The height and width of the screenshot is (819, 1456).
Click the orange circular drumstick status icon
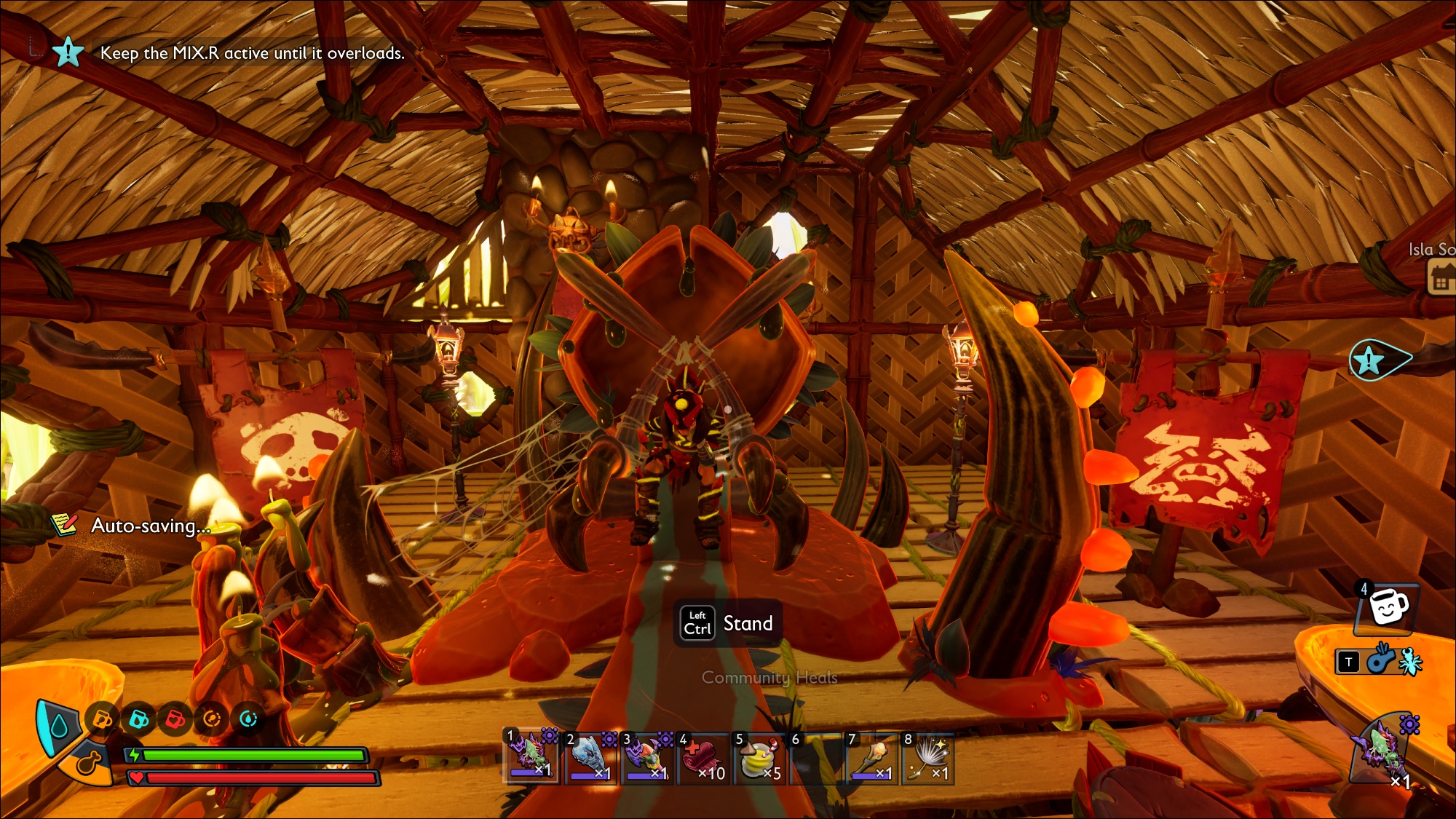[x=212, y=720]
